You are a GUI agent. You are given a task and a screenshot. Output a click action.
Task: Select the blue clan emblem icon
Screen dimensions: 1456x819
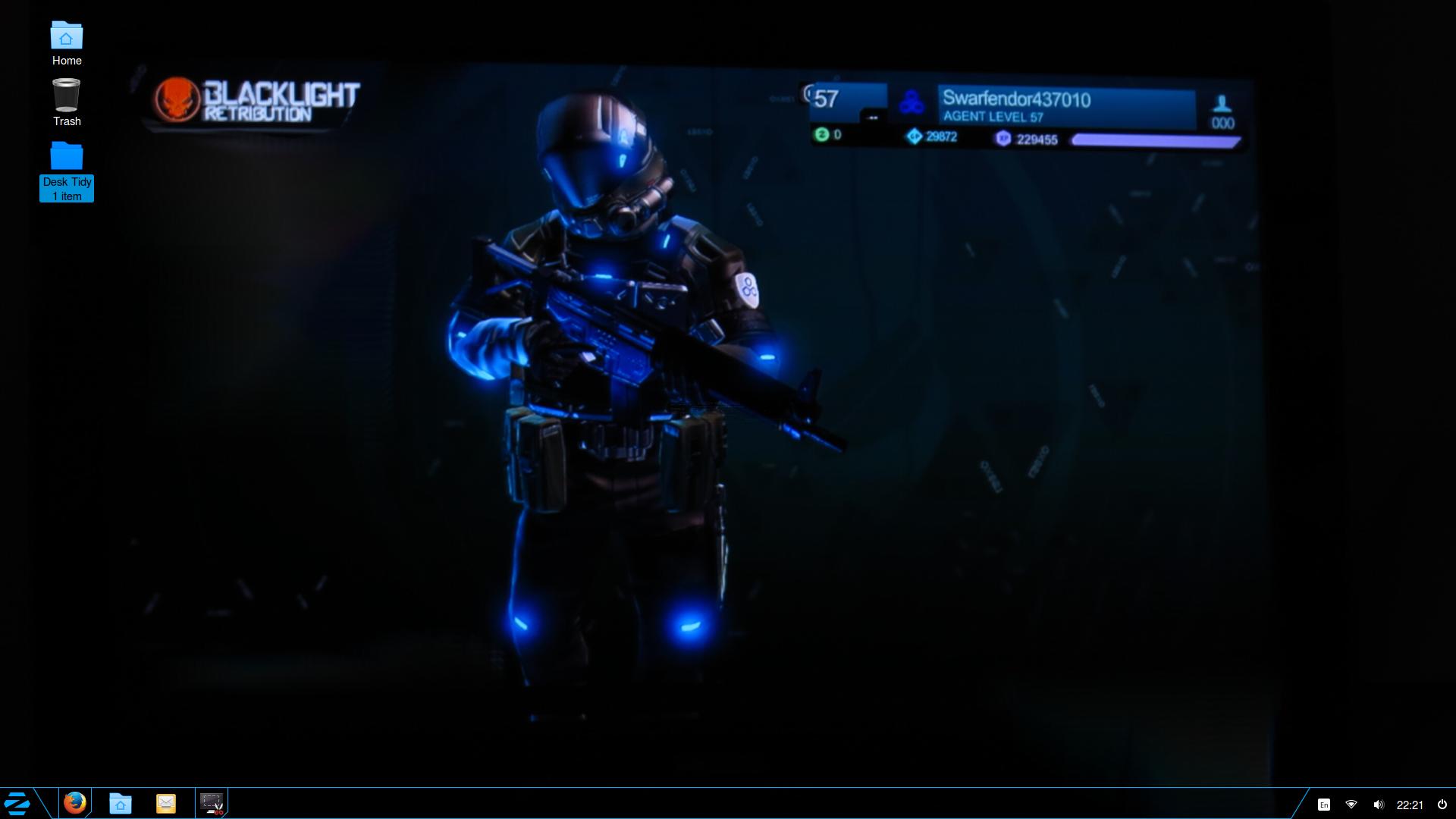(911, 103)
